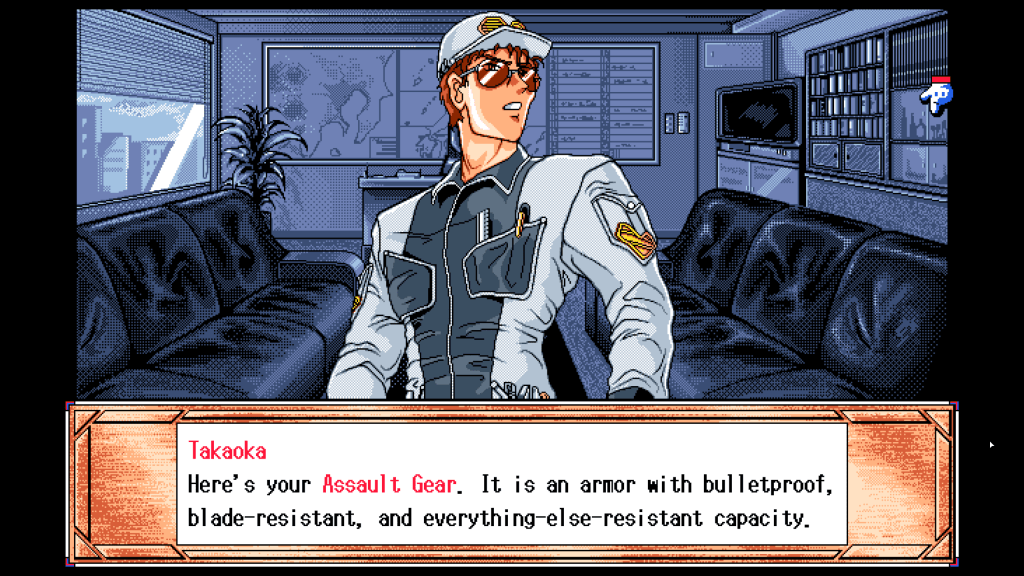Click the Takaoka dialogue box to continue
Screen dimensions: 1024x576
click(x=511, y=485)
